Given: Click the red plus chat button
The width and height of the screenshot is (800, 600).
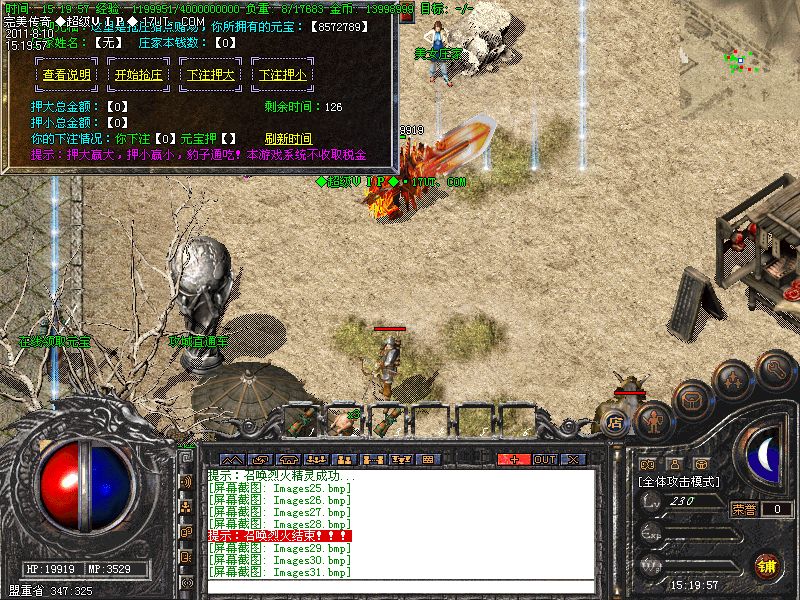Looking at the screenshot, I should coord(514,459).
